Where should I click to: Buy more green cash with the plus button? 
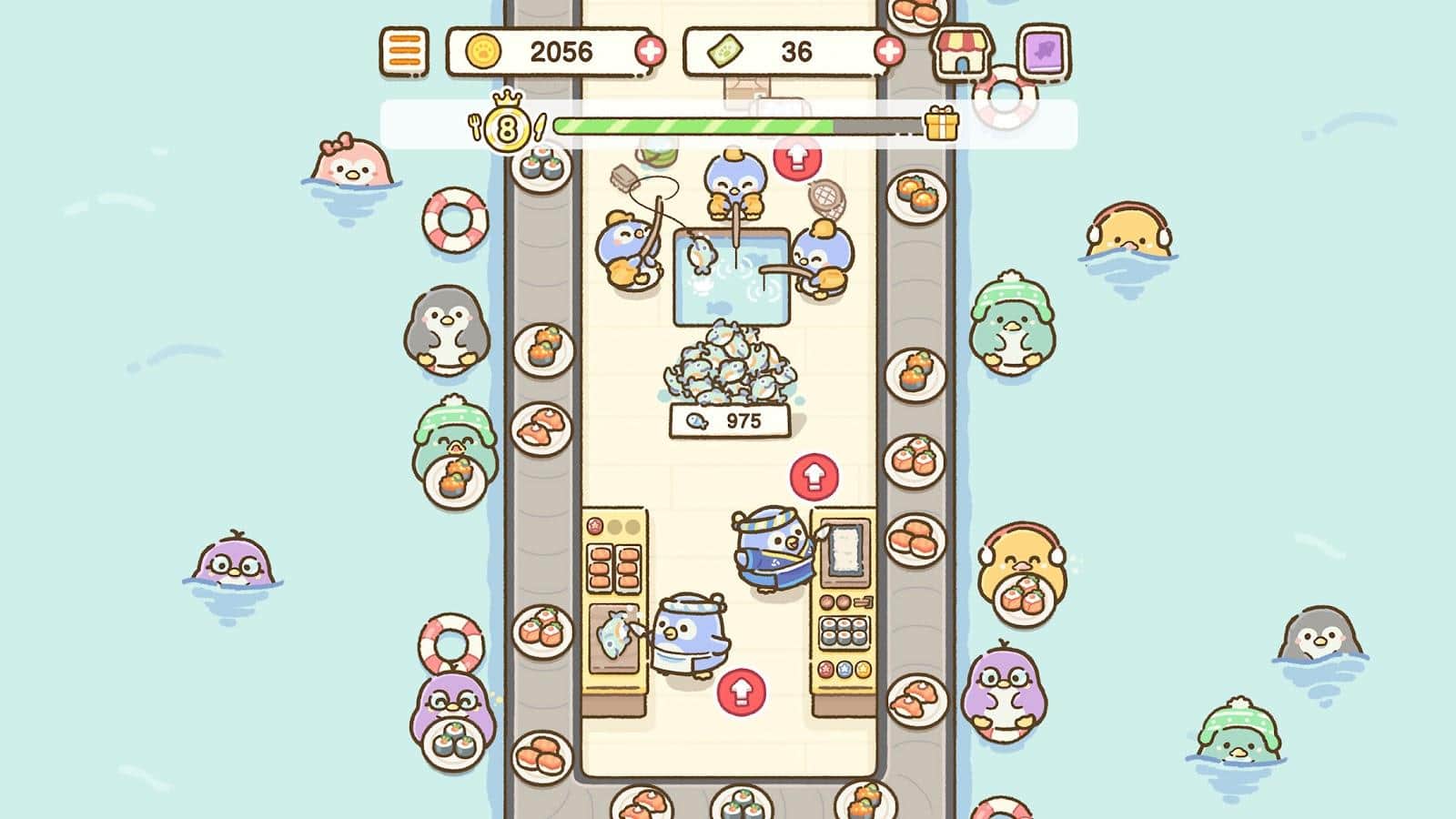(x=889, y=51)
